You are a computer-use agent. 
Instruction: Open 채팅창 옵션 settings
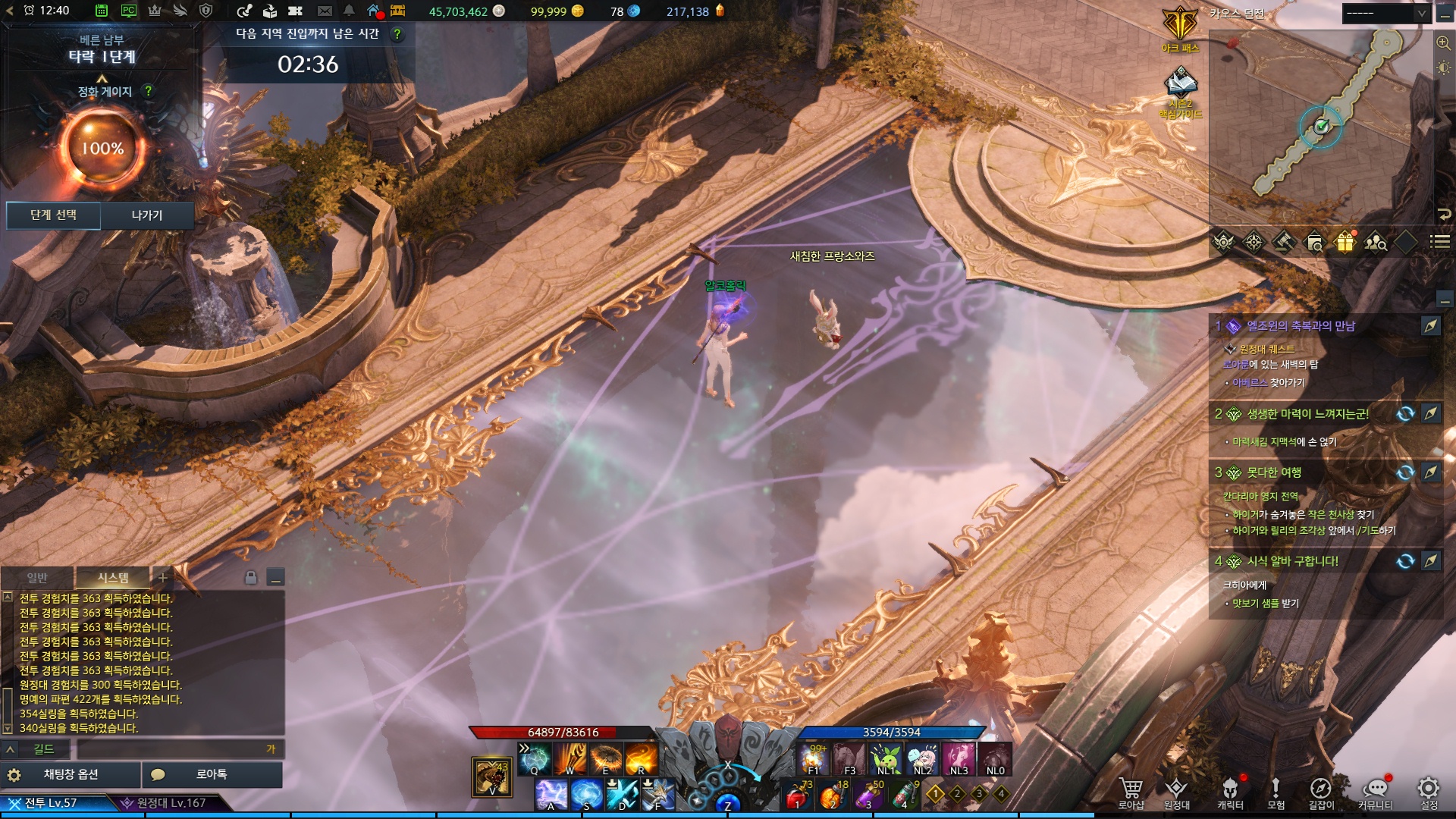click(x=71, y=774)
